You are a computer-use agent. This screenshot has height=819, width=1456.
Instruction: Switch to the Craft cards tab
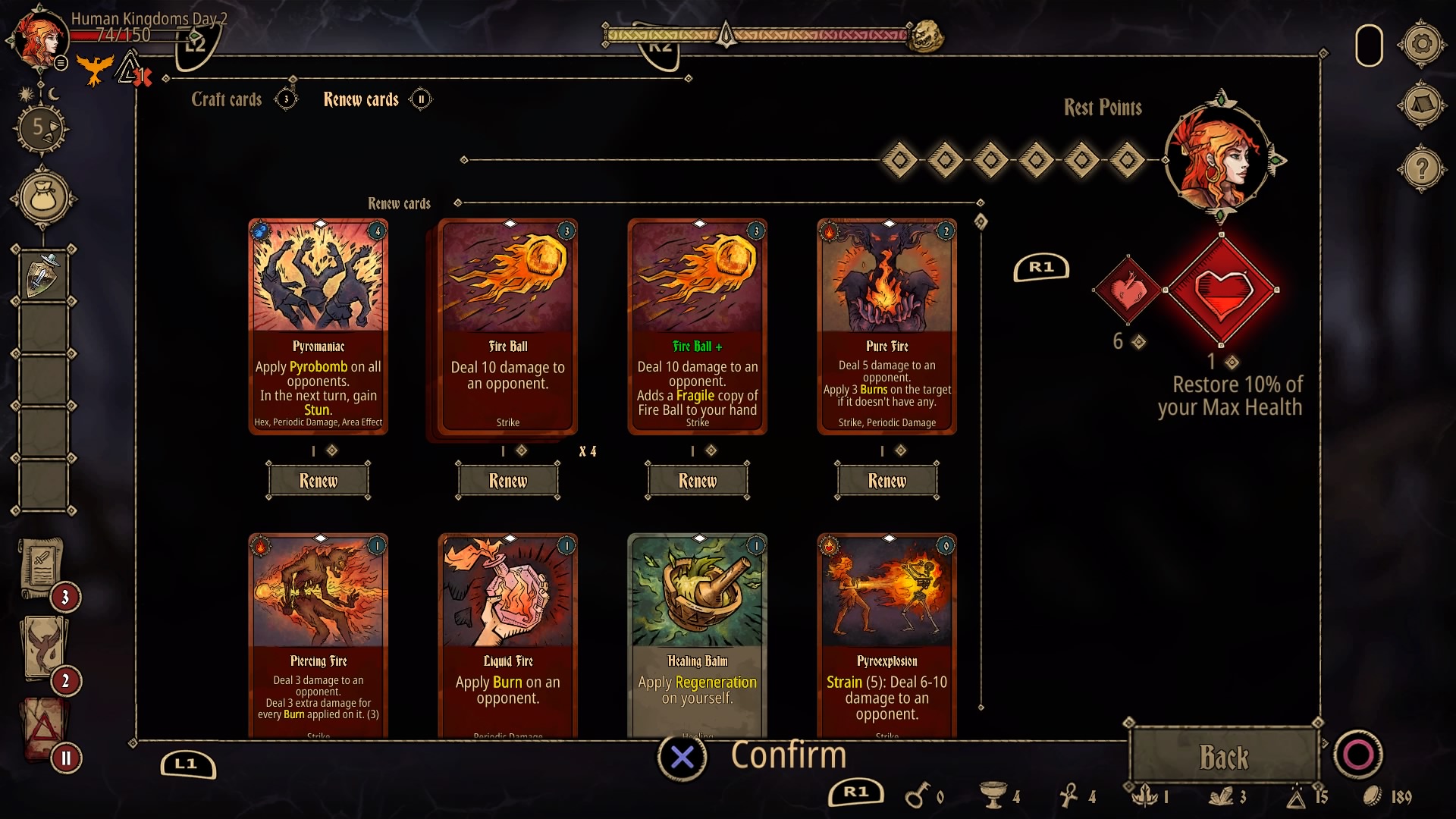(x=226, y=99)
